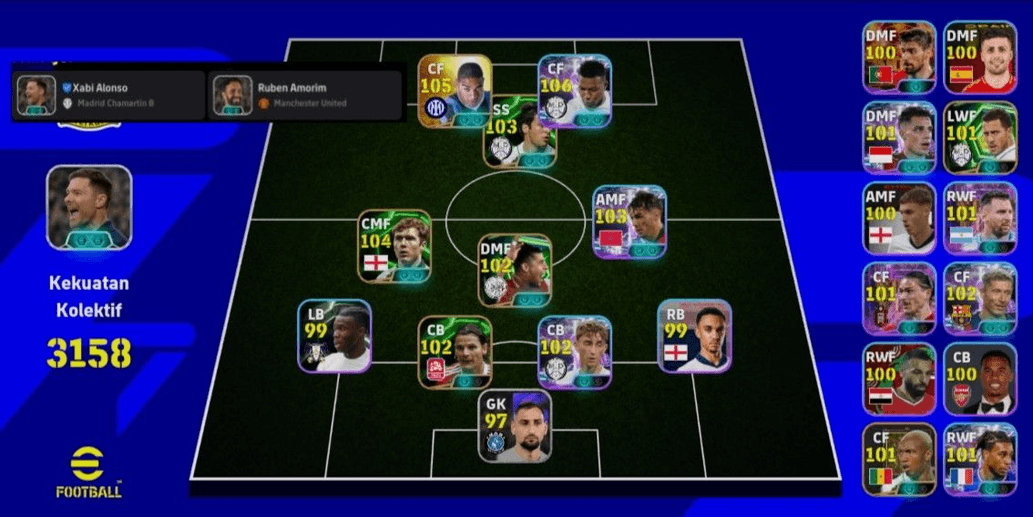Select the DMF 100 Spain substitute card
Image resolution: width=1033 pixels, height=517 pixels.
point(979,57)
